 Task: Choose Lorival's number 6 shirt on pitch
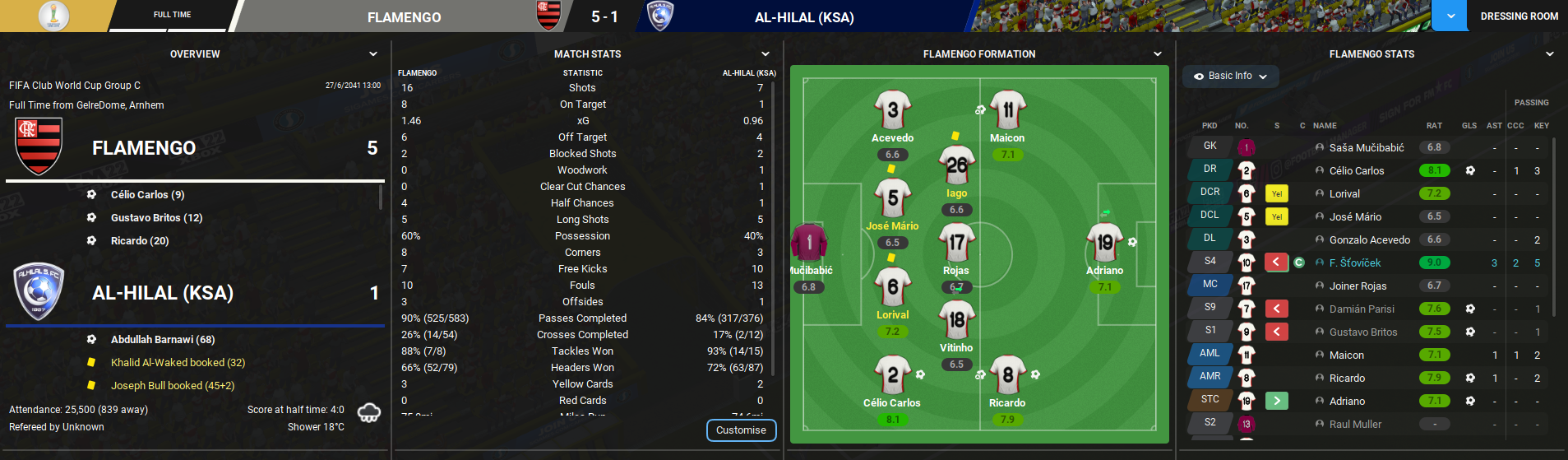[892, 287]
